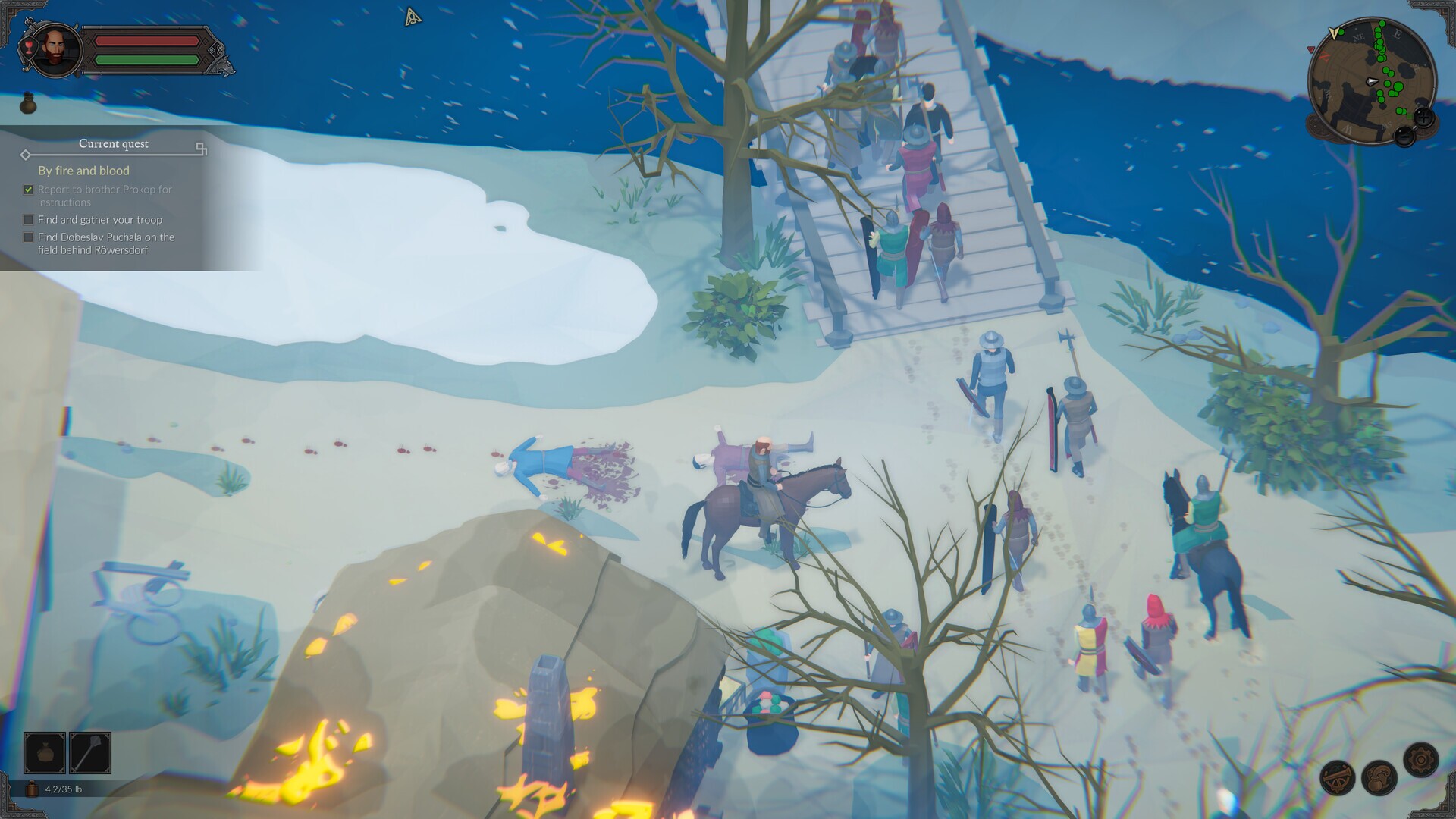Open the quest pin icon on the quest panel
Image resolution: width=1456 pixels, height=819 pixels.
tap(200, 149)
